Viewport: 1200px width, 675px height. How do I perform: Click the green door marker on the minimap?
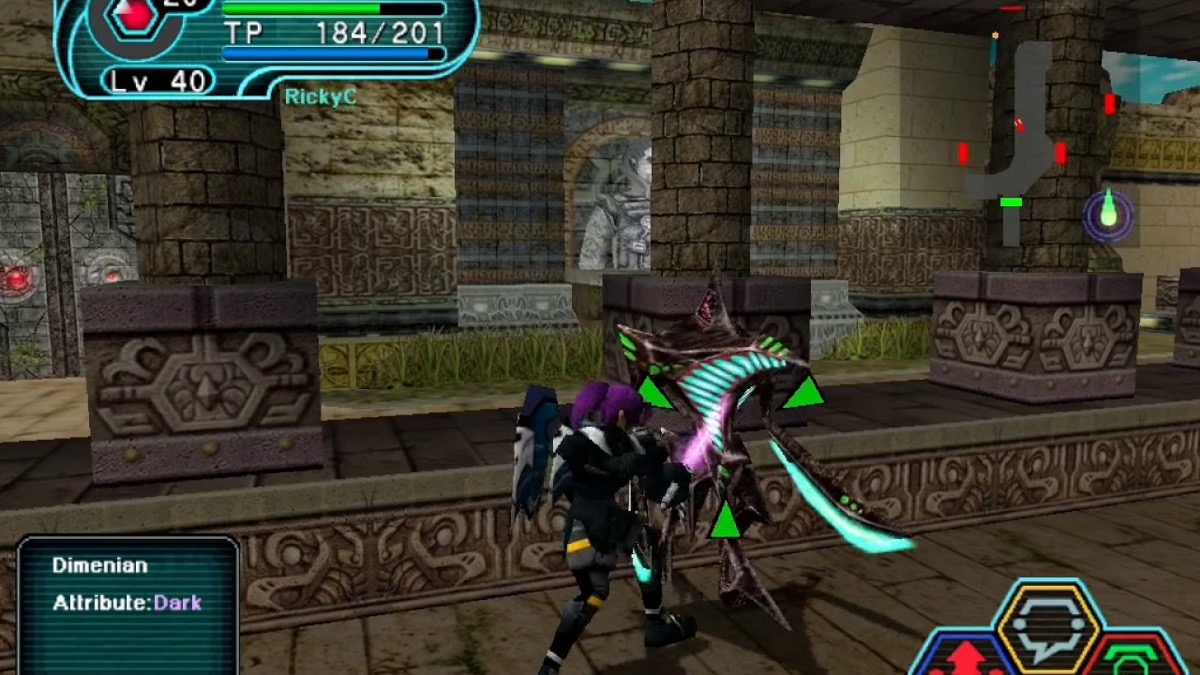(x=1011, y=202)
